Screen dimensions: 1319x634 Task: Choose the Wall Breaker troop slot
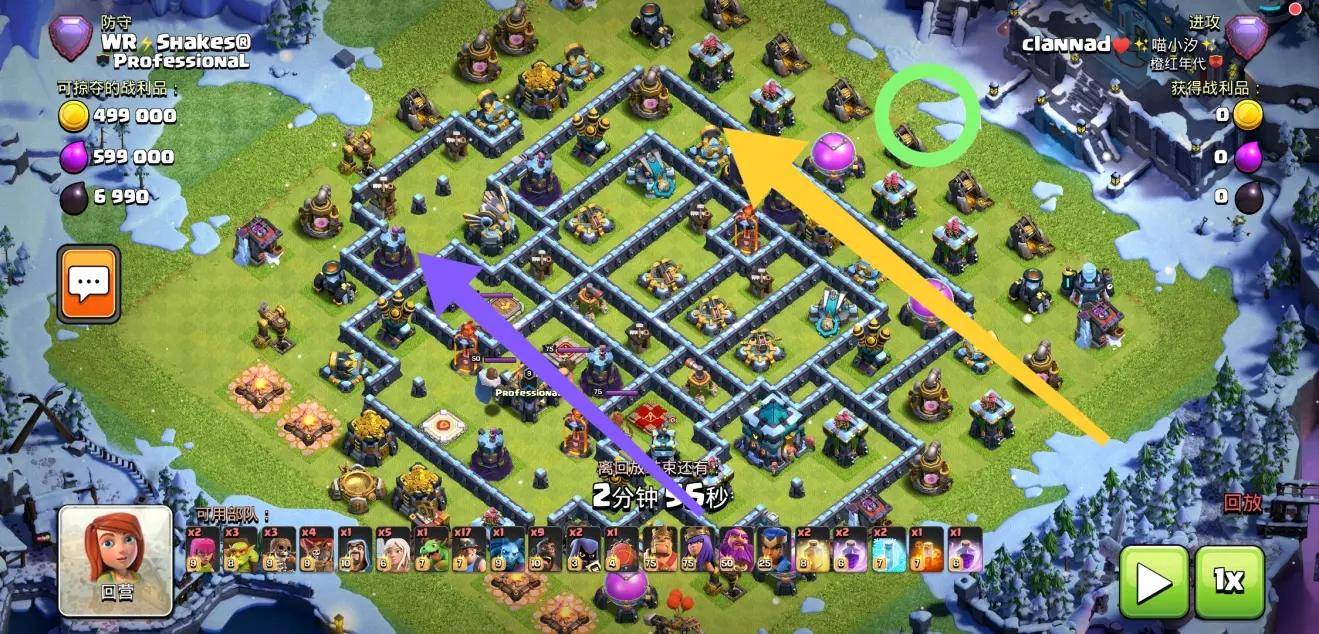(274, 549)
